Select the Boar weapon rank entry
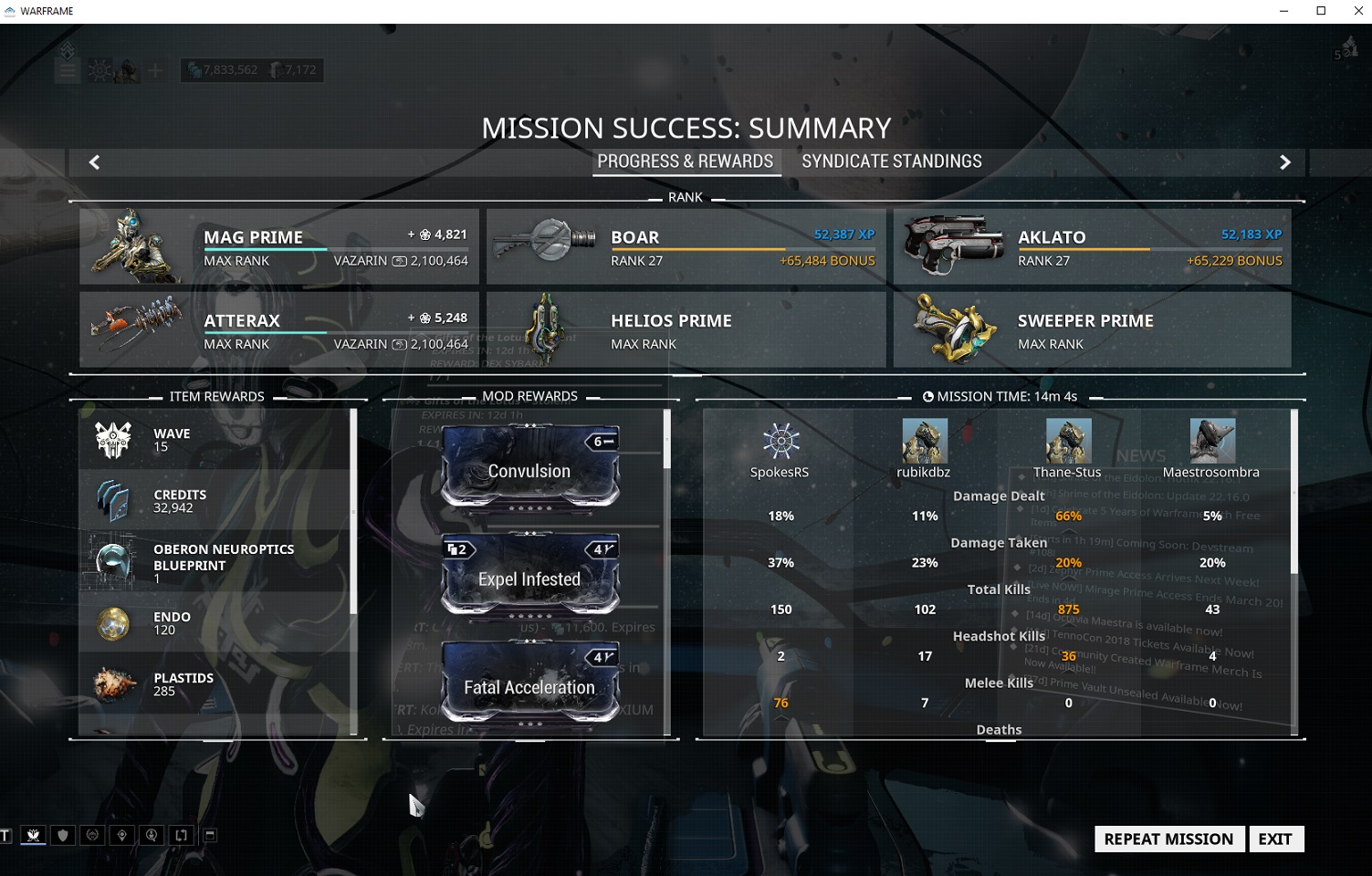Screen dimensions: 1372x876 point(686,246)
